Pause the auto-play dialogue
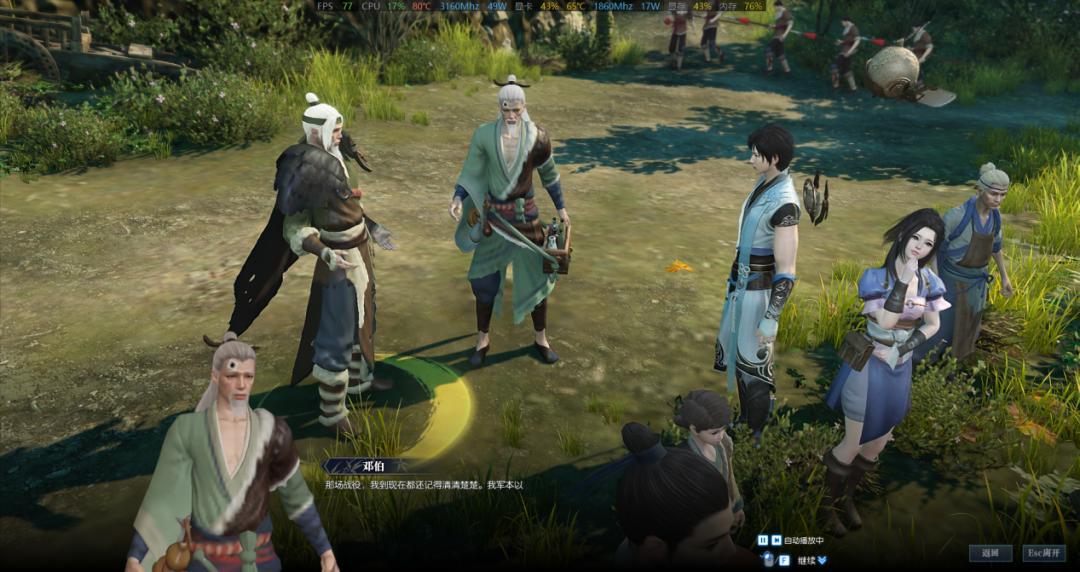The height and width of the screenshot is (572, 1080). tap(763, 540)
